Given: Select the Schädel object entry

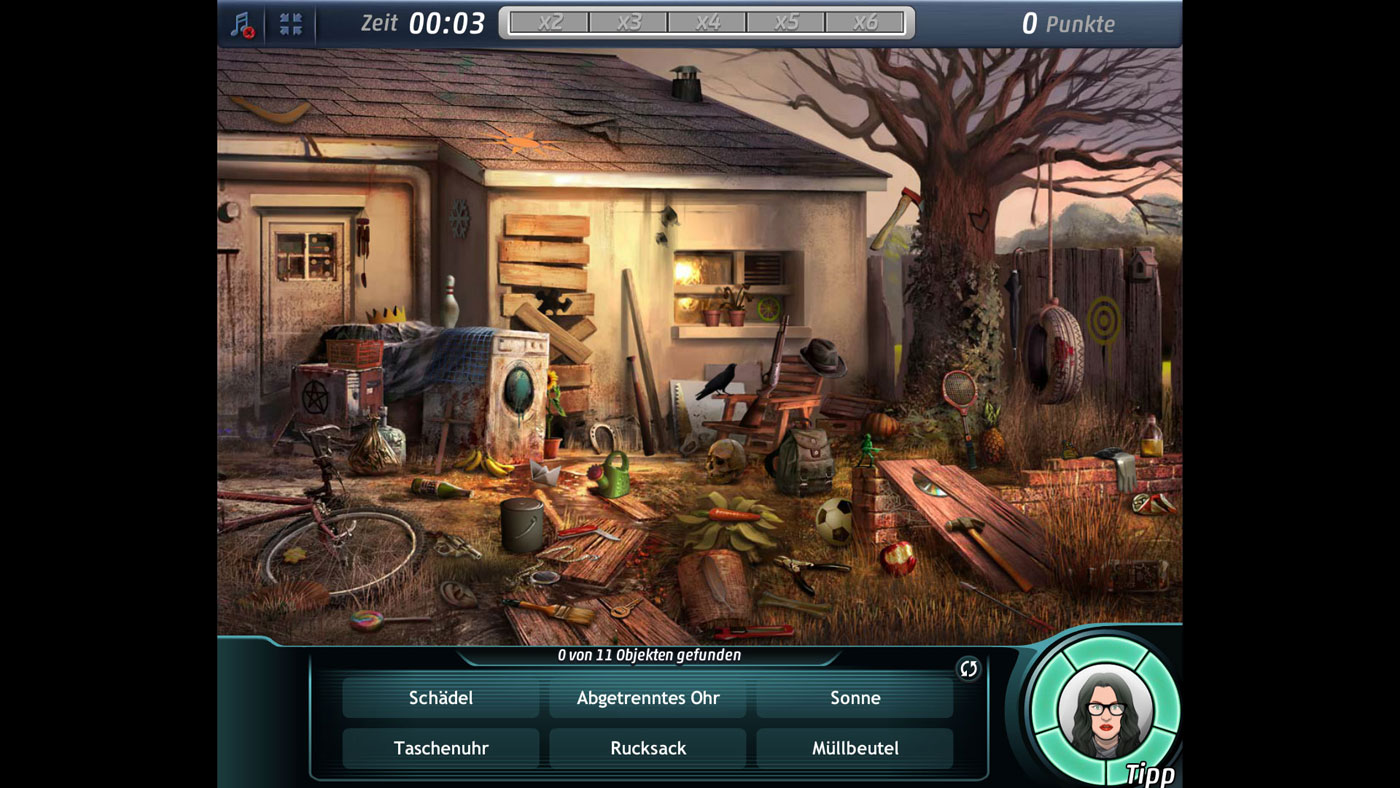Looking at the screenshot, I should coord(441,698).
